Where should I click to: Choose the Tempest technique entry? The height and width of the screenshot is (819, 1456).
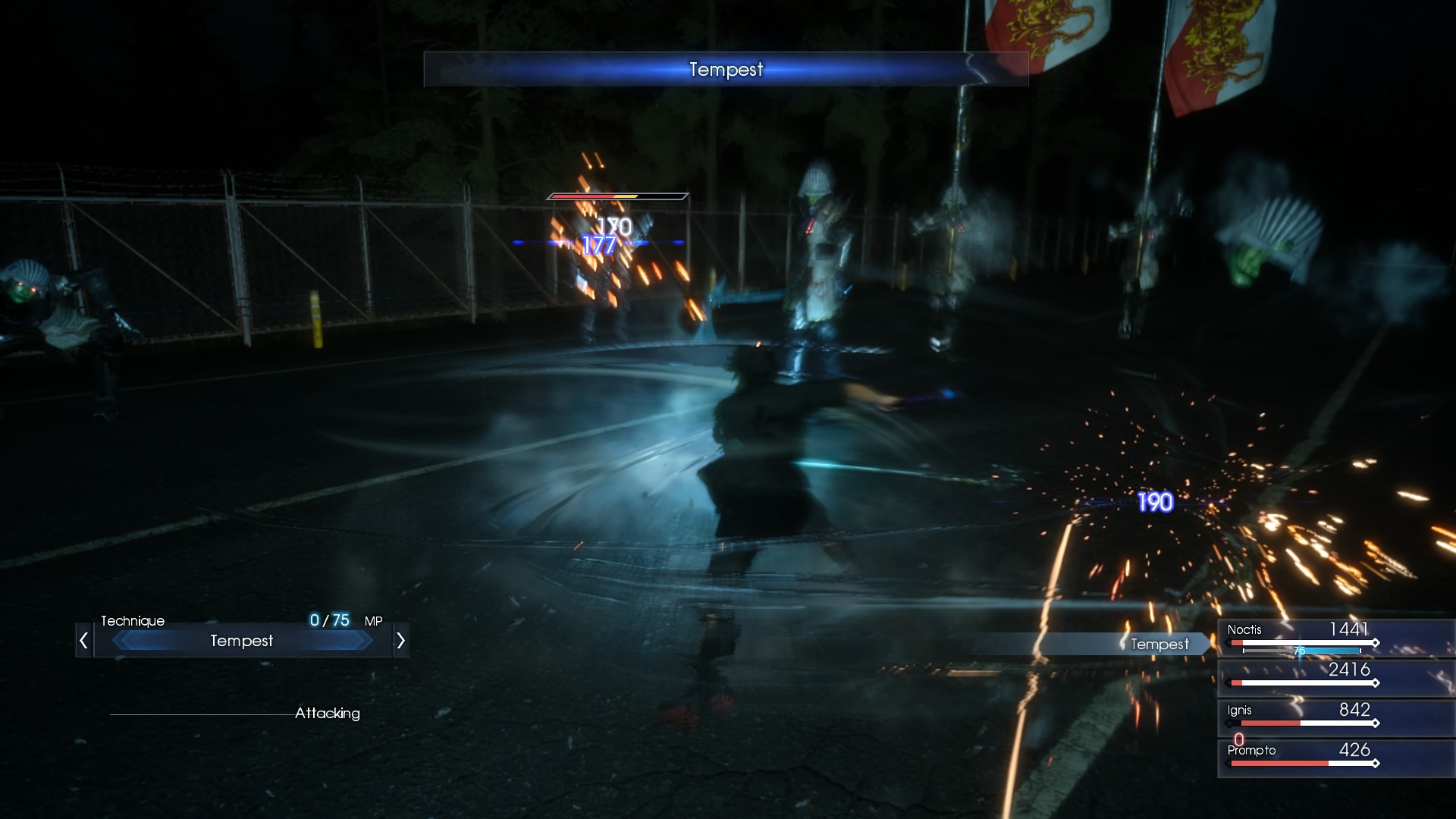pyautogui.click(x=242, y=641)
